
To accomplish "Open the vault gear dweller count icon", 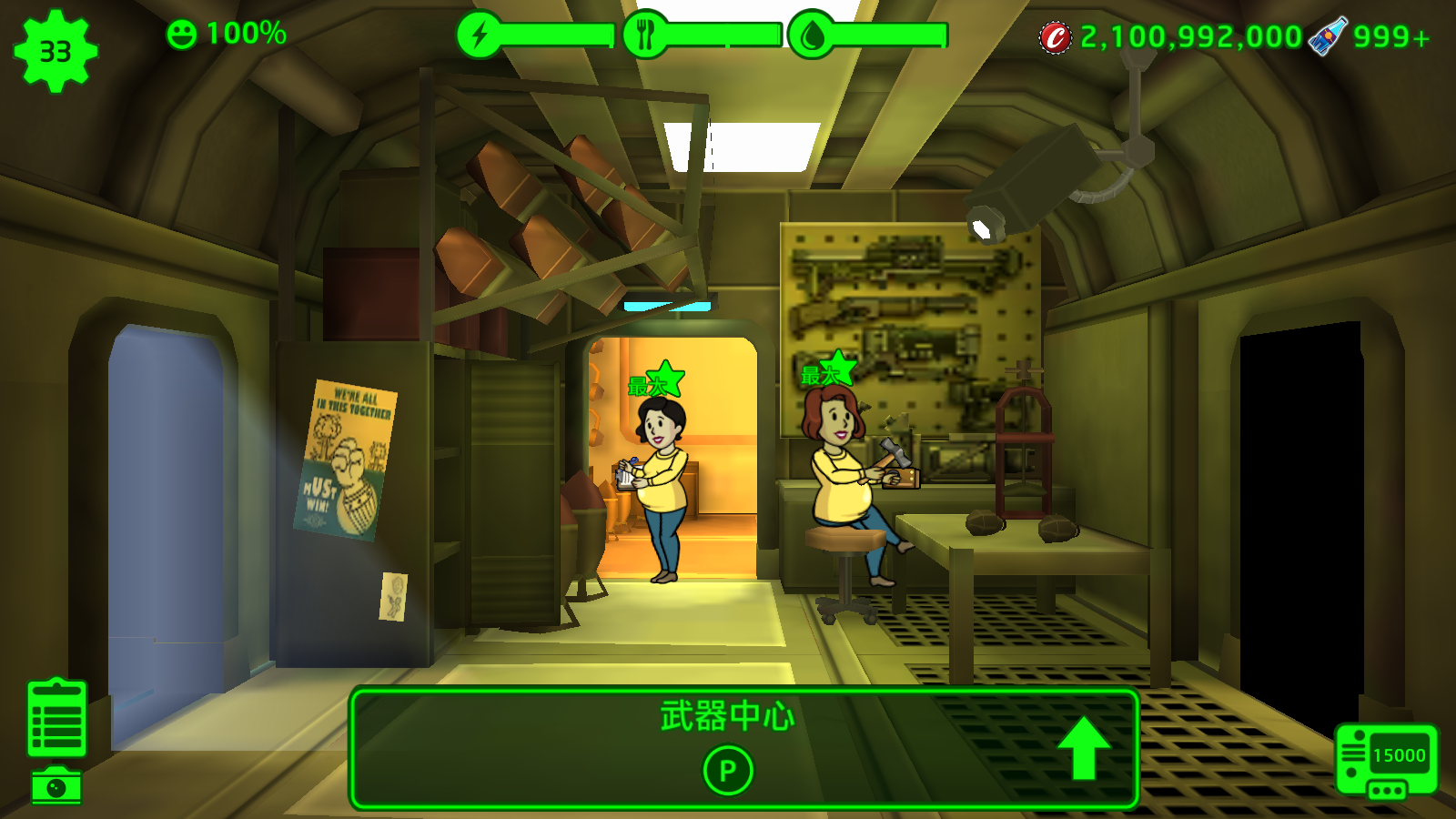I will tap(56, 51).
